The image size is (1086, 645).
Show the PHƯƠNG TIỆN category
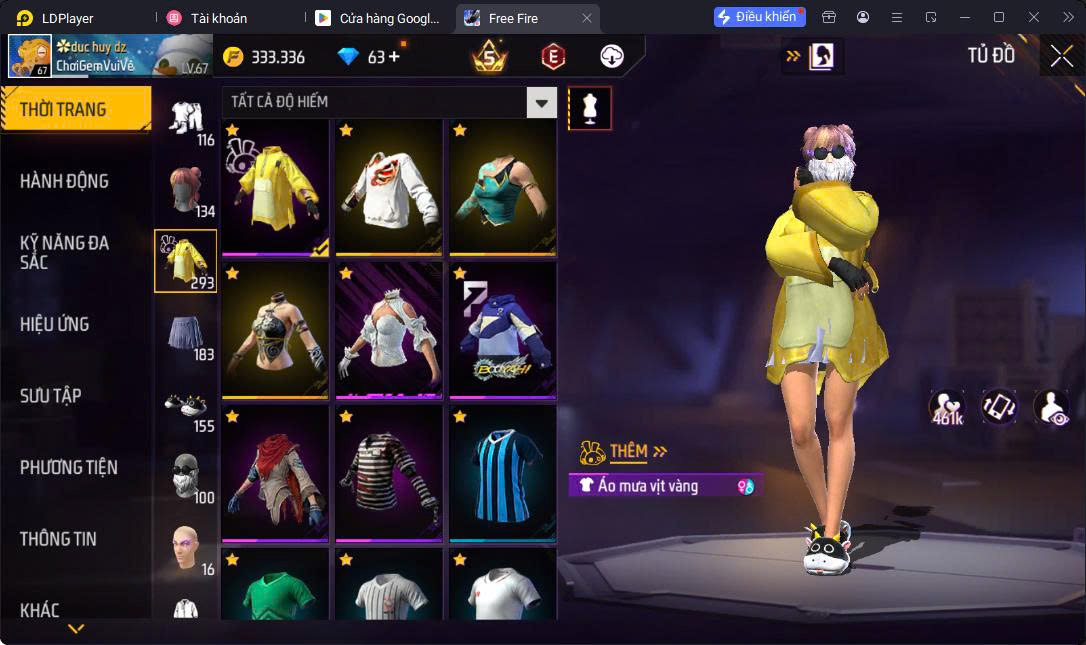[x=69, y=467]
